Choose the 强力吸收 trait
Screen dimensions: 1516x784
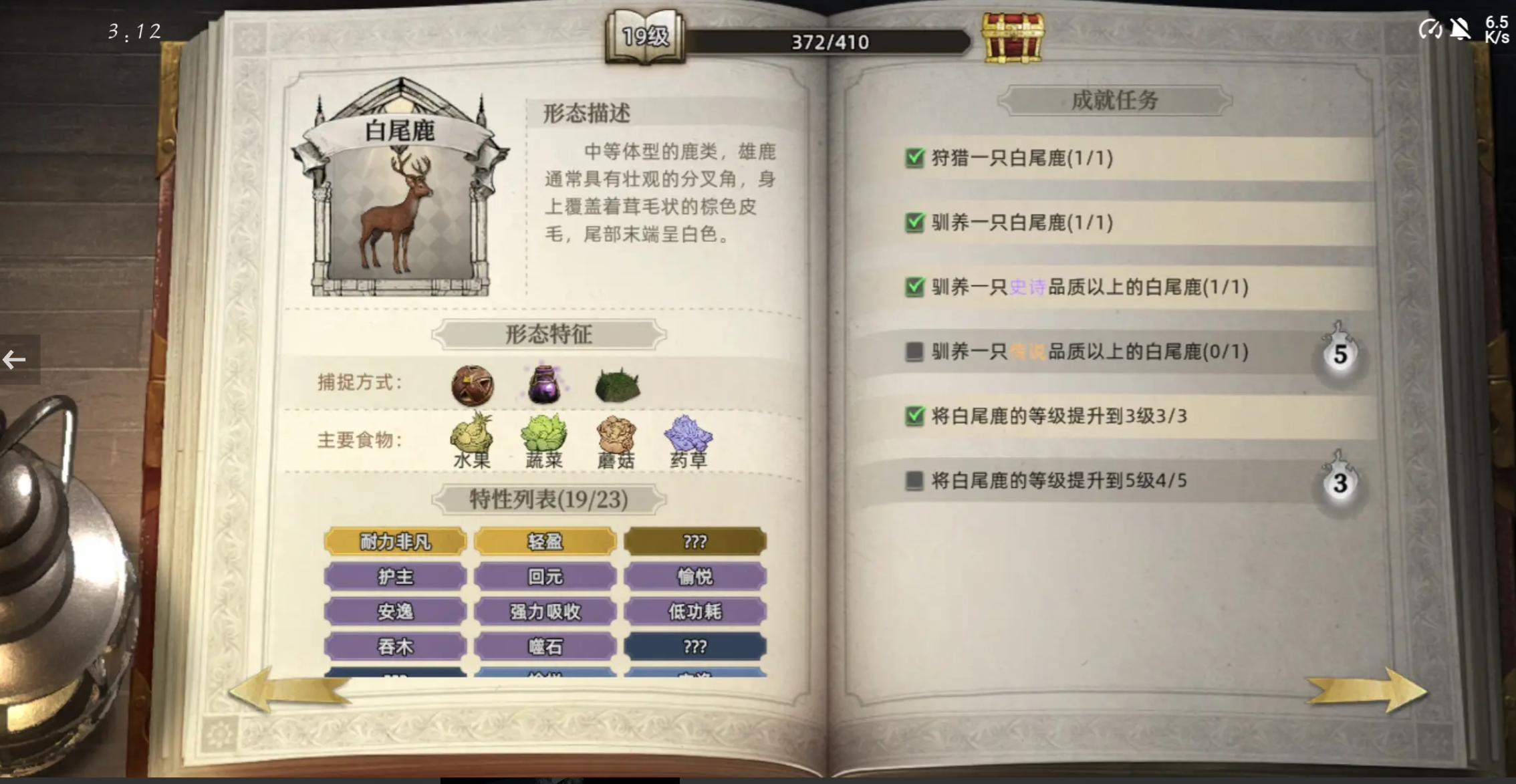coord(545,612)
